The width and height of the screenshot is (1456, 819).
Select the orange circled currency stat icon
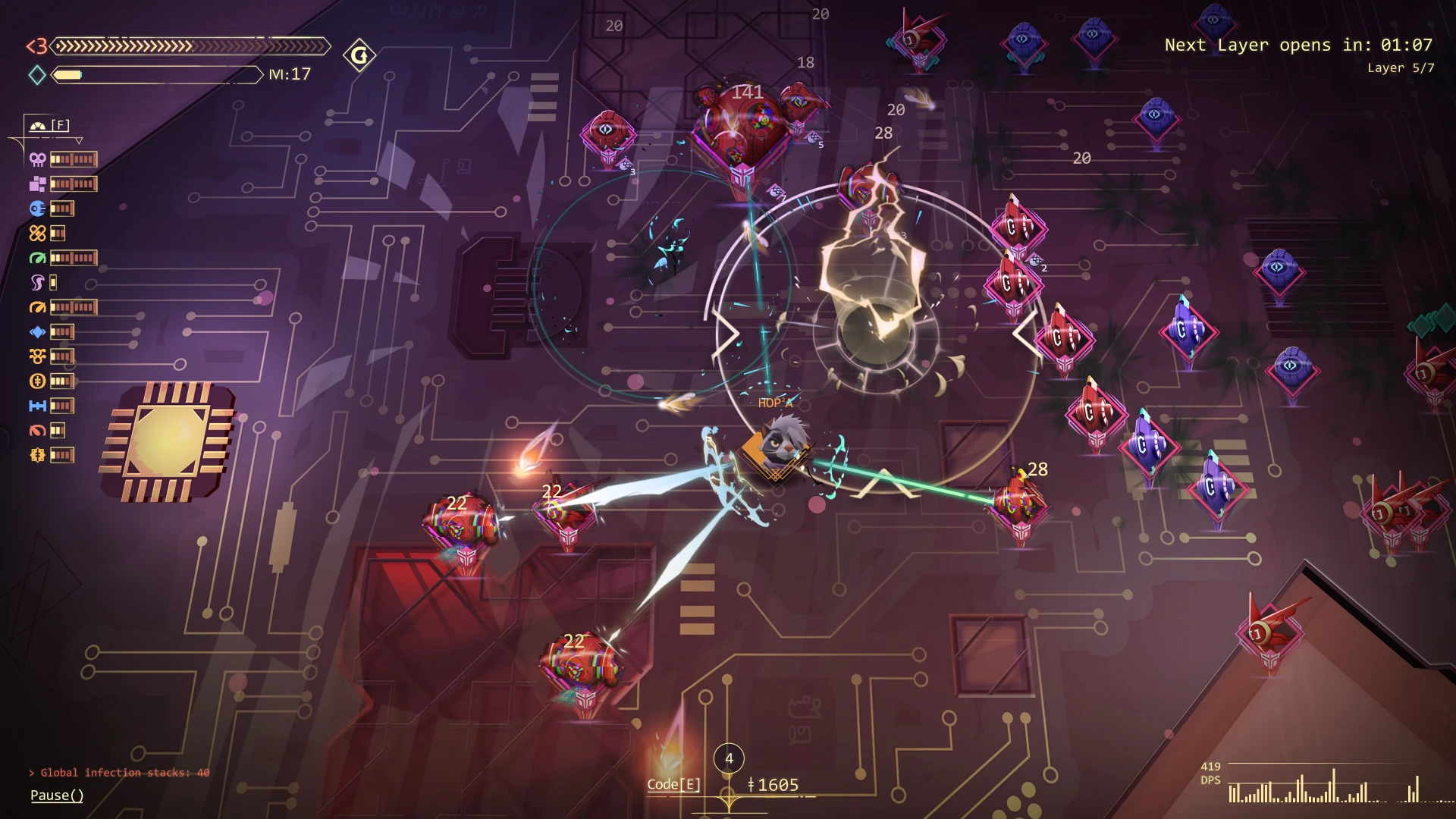37,381
